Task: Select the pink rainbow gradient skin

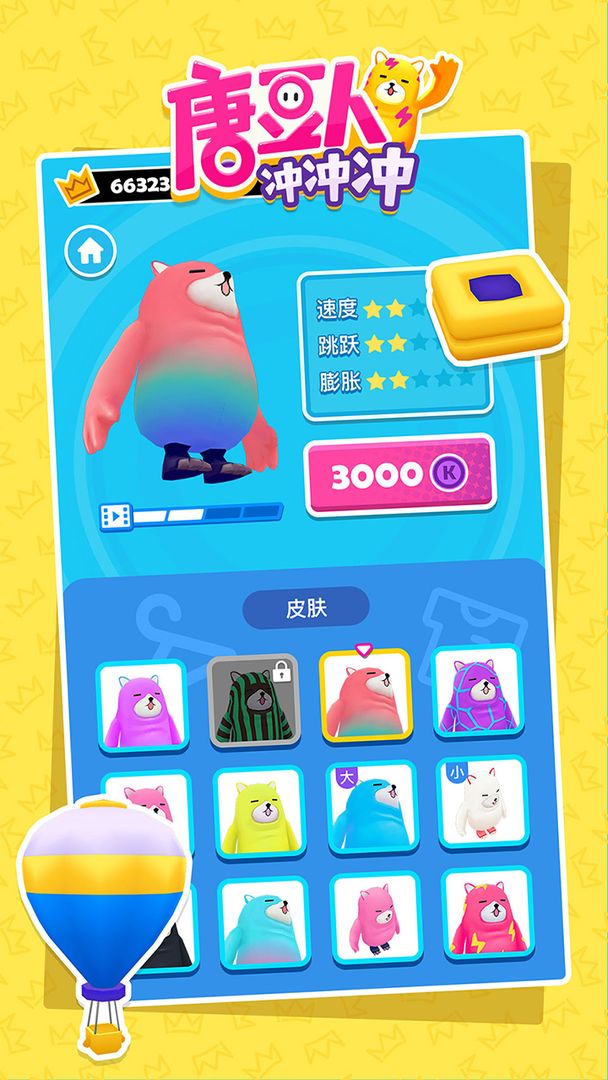Action: (x=365, y=698)
